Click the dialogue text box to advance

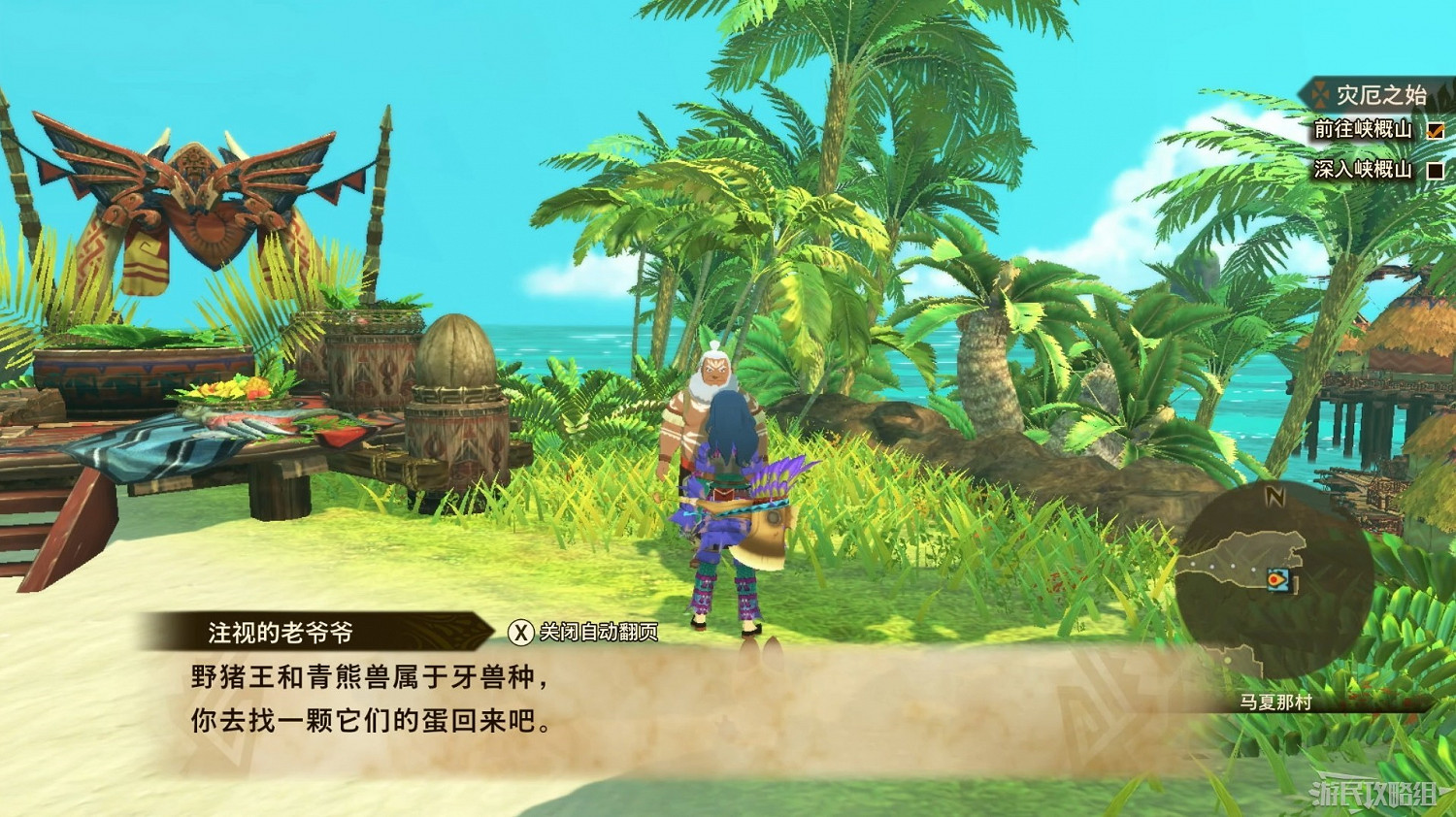(x=388, y=697)
